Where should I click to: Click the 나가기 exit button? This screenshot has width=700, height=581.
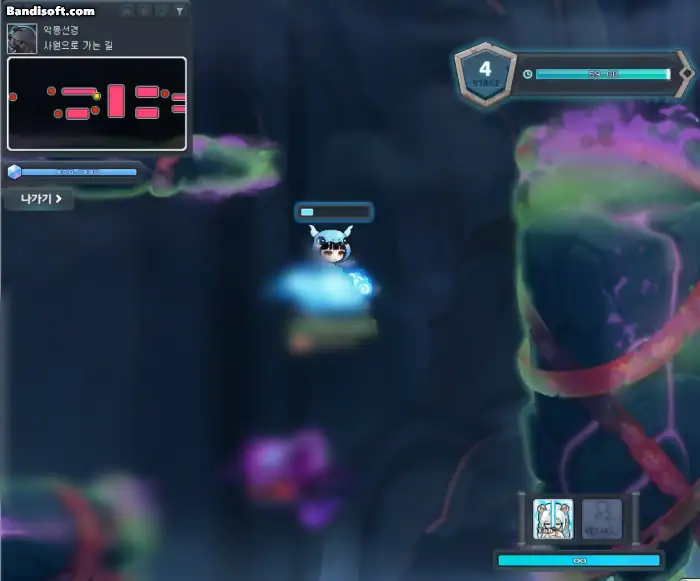[39, 199]
